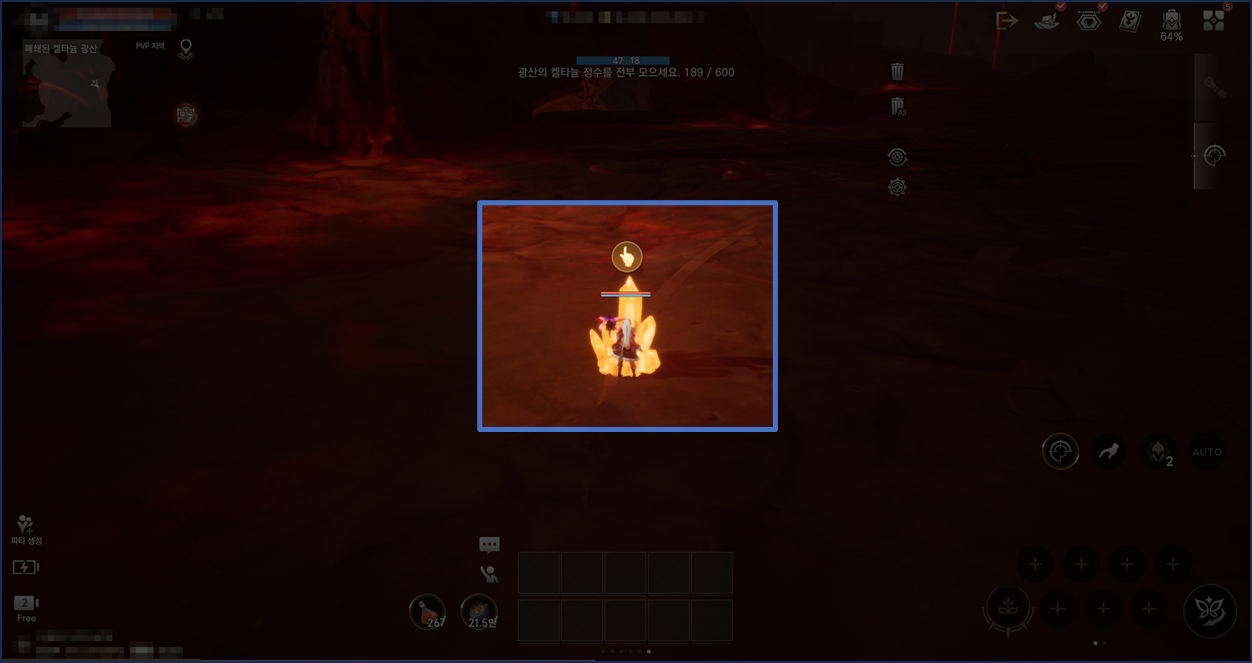Open the chat speech bubble
Screen dimensions: 1252x663
point(489,545)
